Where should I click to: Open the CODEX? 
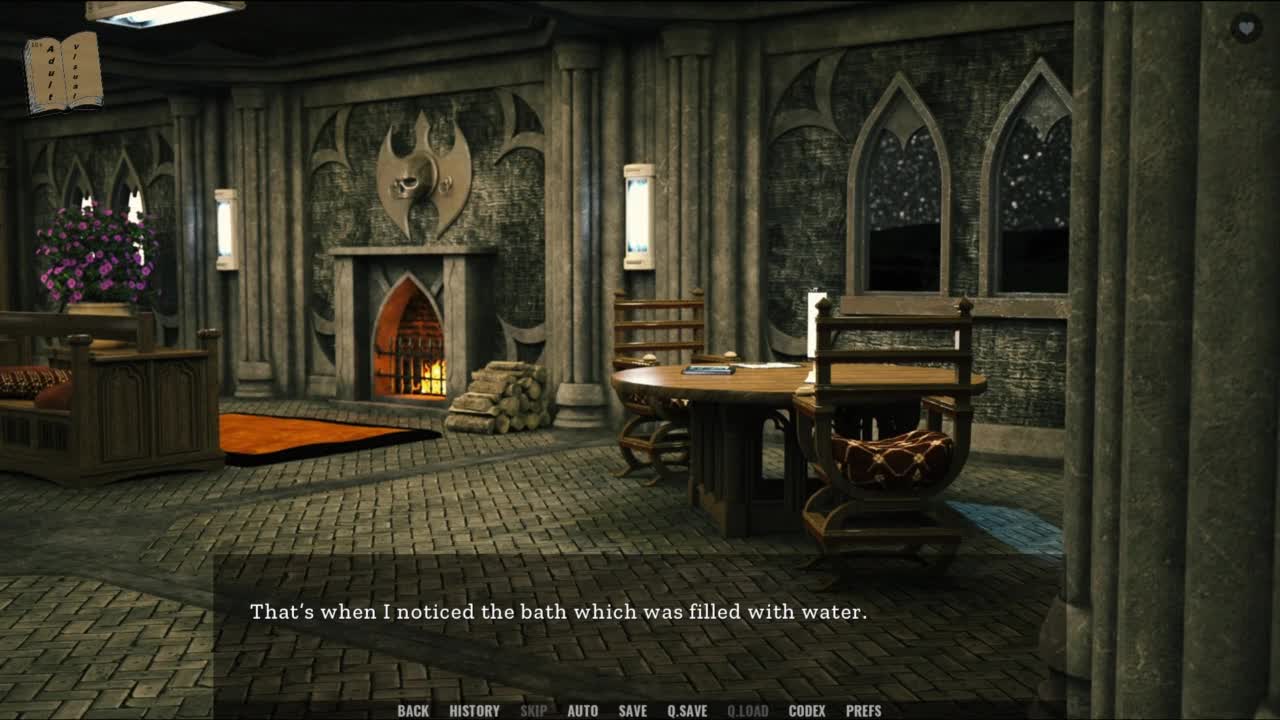click(807, 711)
